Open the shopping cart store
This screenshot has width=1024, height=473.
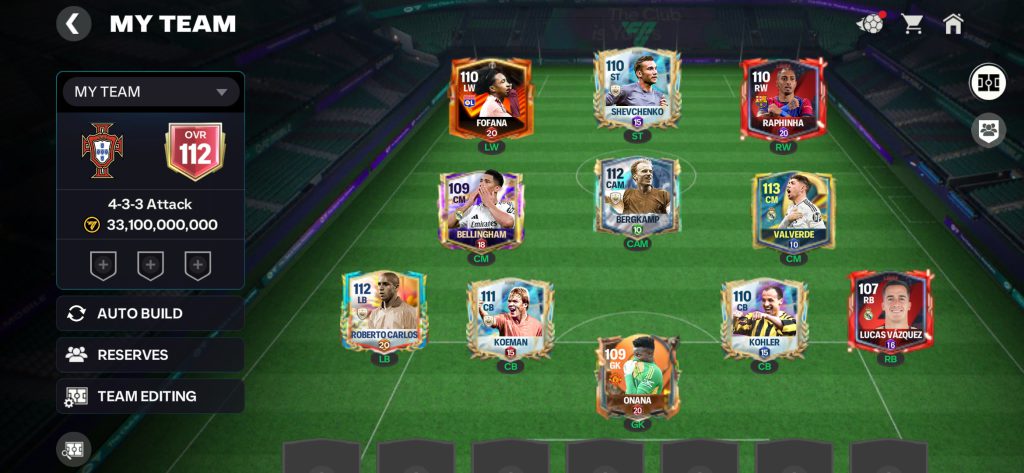[x=912, y=23]
